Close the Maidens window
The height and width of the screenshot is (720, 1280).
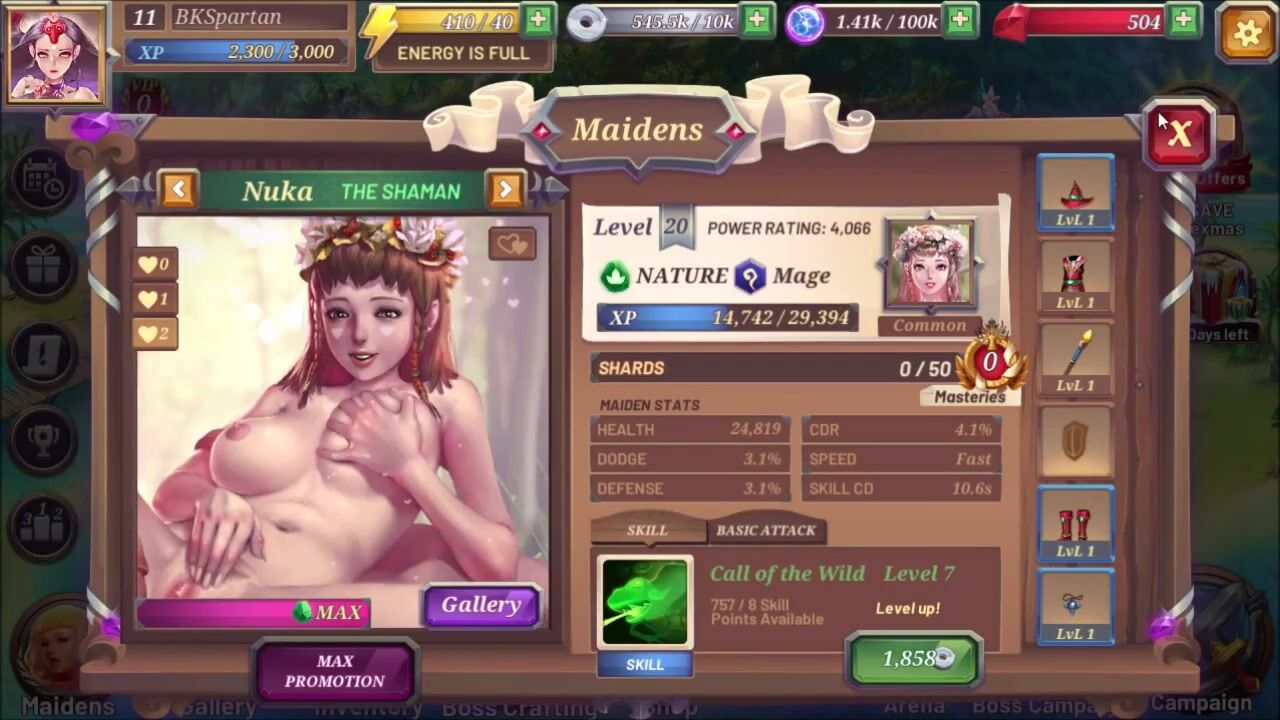1180,134
